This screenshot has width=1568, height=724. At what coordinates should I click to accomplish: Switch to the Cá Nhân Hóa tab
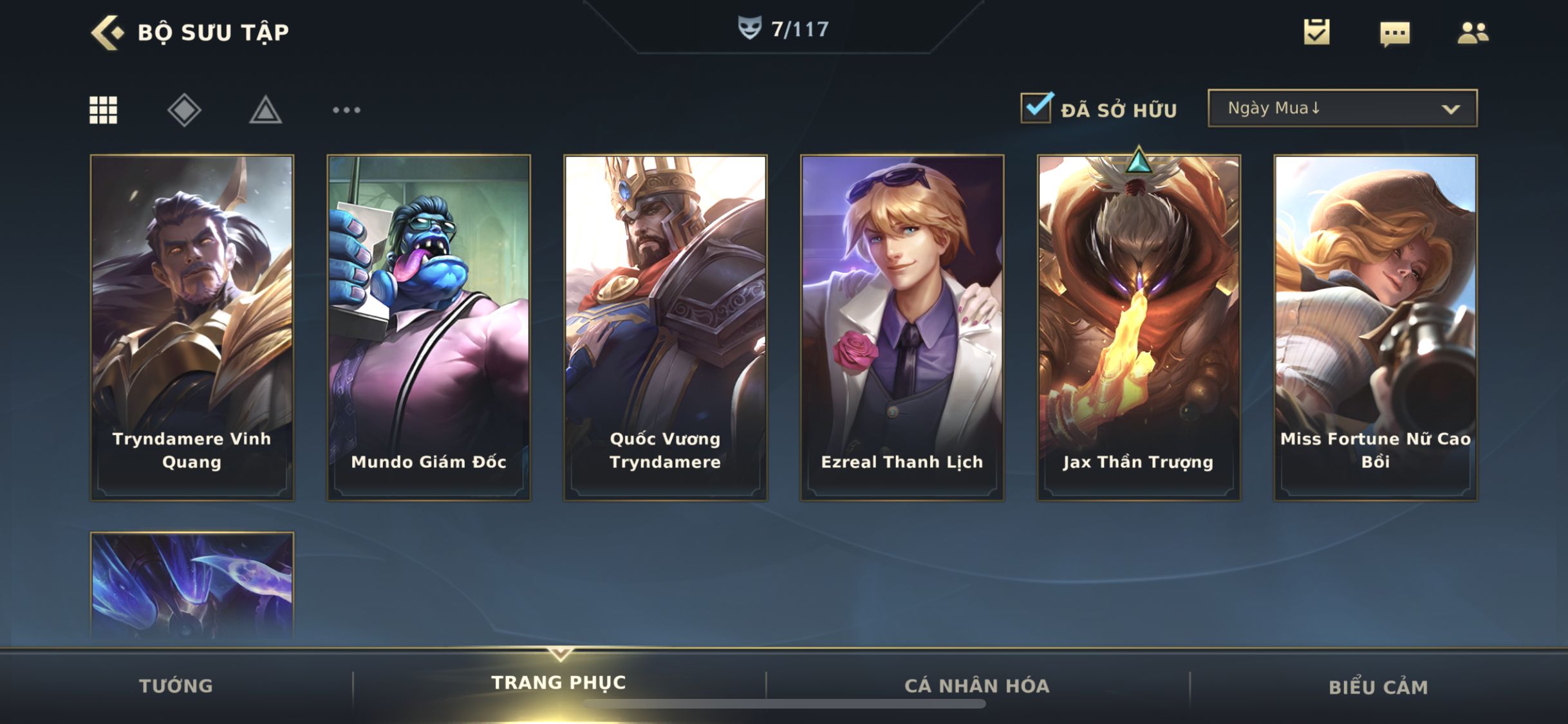(x=977, y=686)
